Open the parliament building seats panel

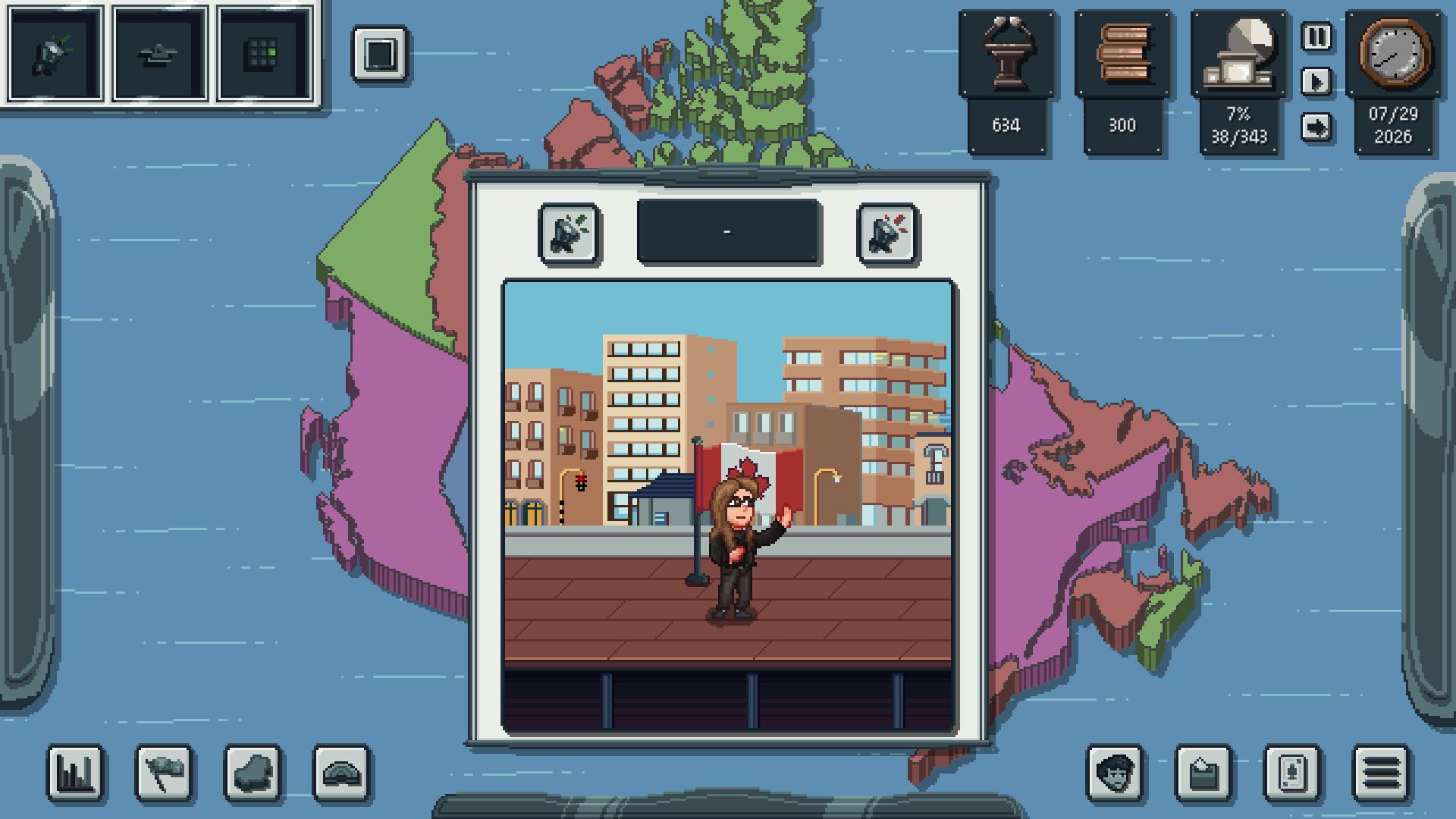click(1238, 54)
